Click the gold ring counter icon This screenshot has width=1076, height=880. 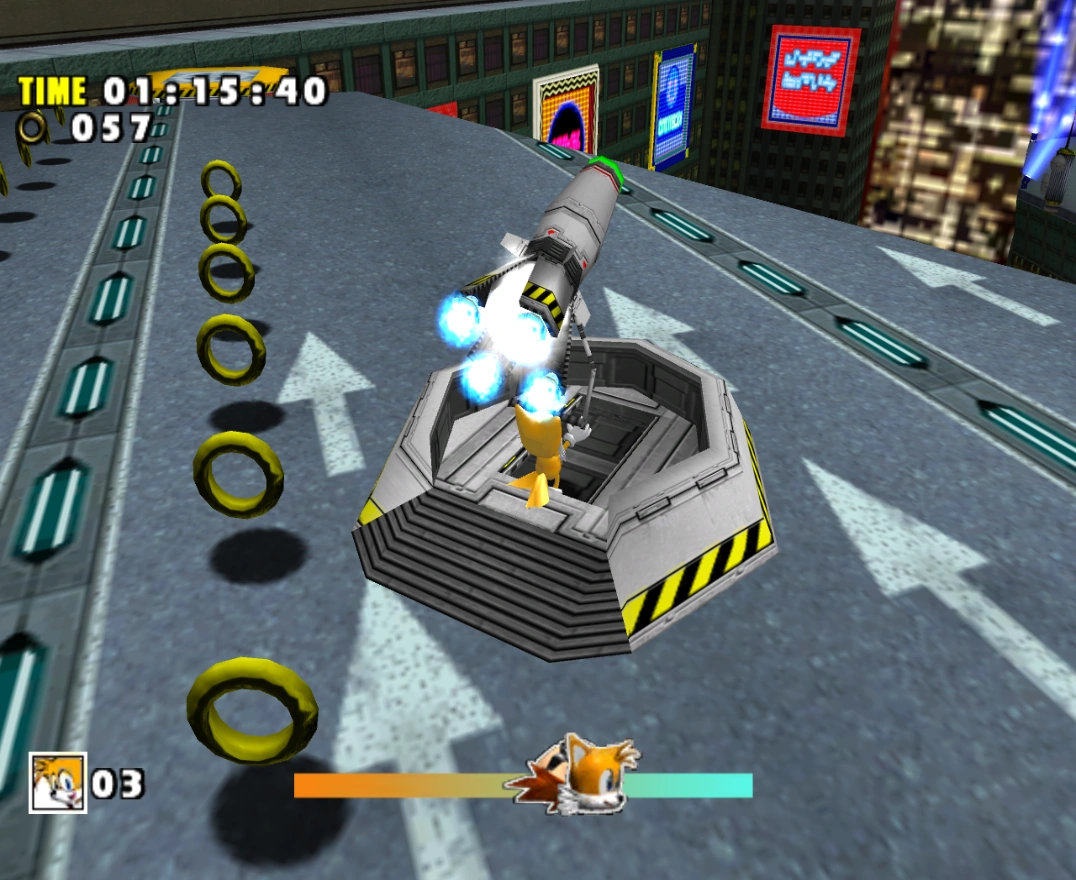34,126
